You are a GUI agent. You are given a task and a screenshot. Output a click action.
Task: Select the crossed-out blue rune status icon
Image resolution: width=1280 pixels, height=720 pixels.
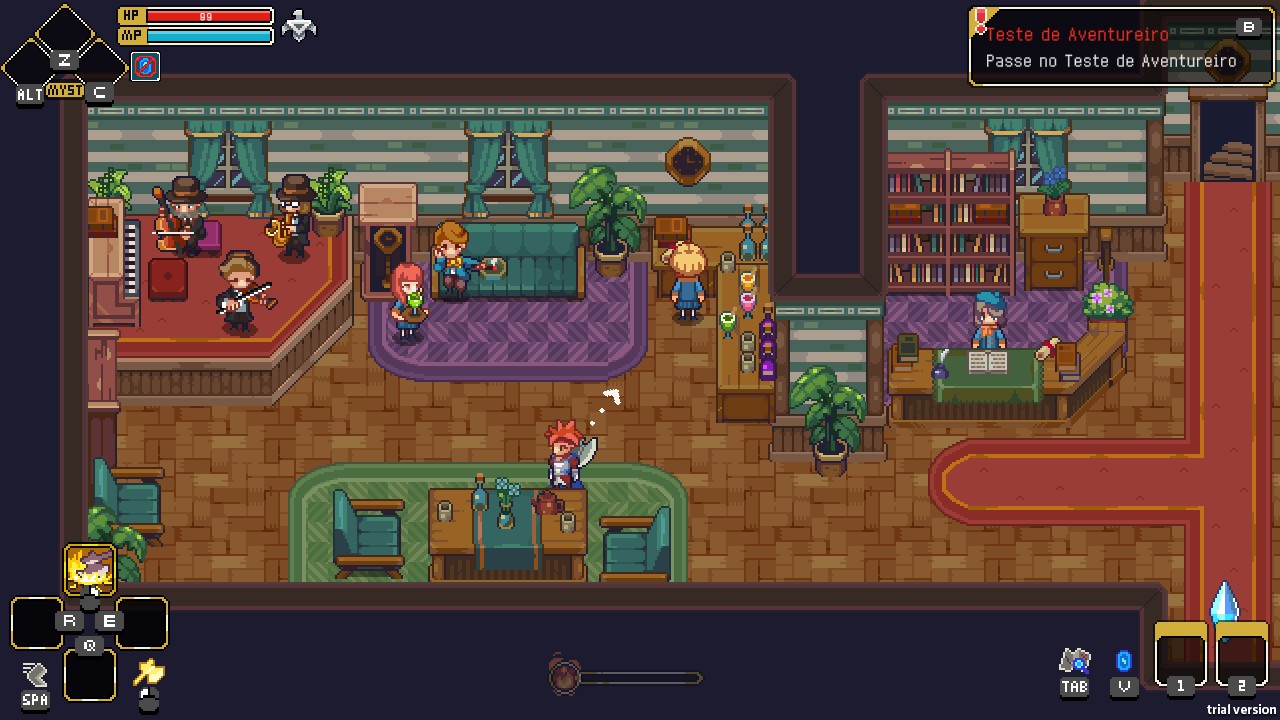point(145,67)
